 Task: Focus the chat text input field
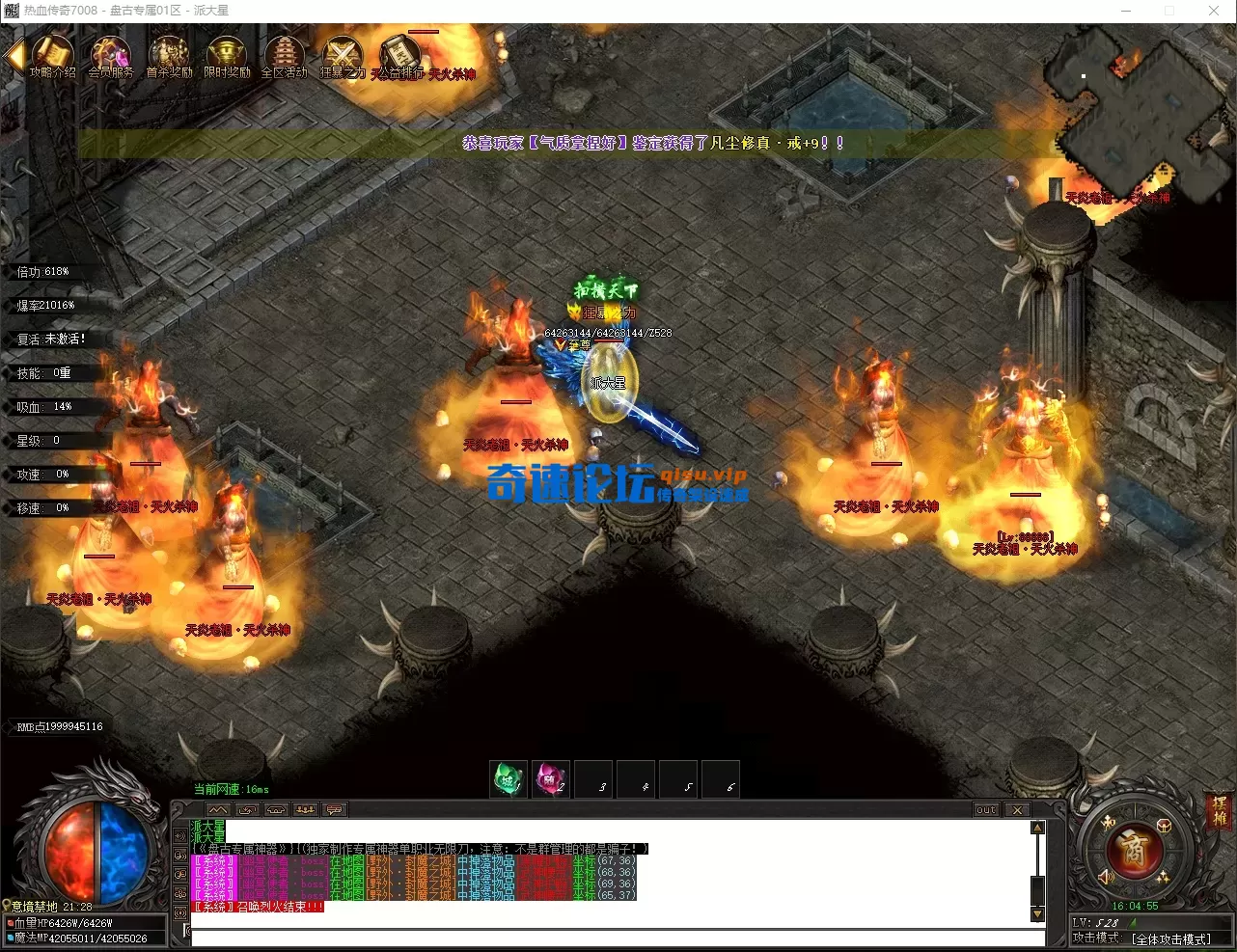[618, 937]
